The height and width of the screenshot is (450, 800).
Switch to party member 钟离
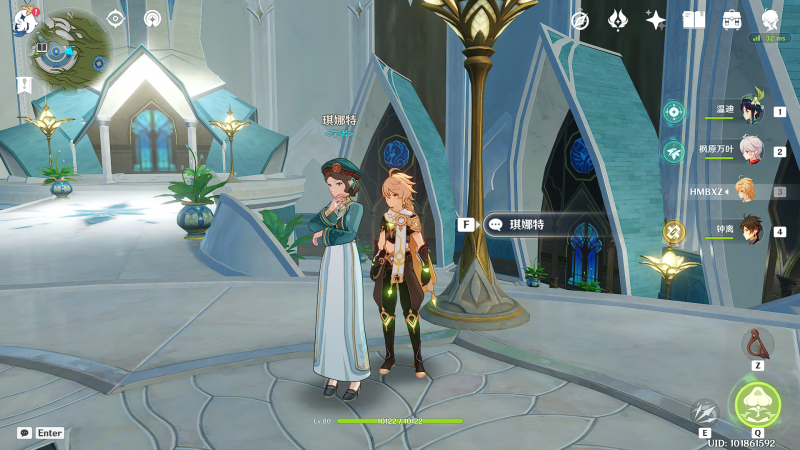[x=750, y=230]
